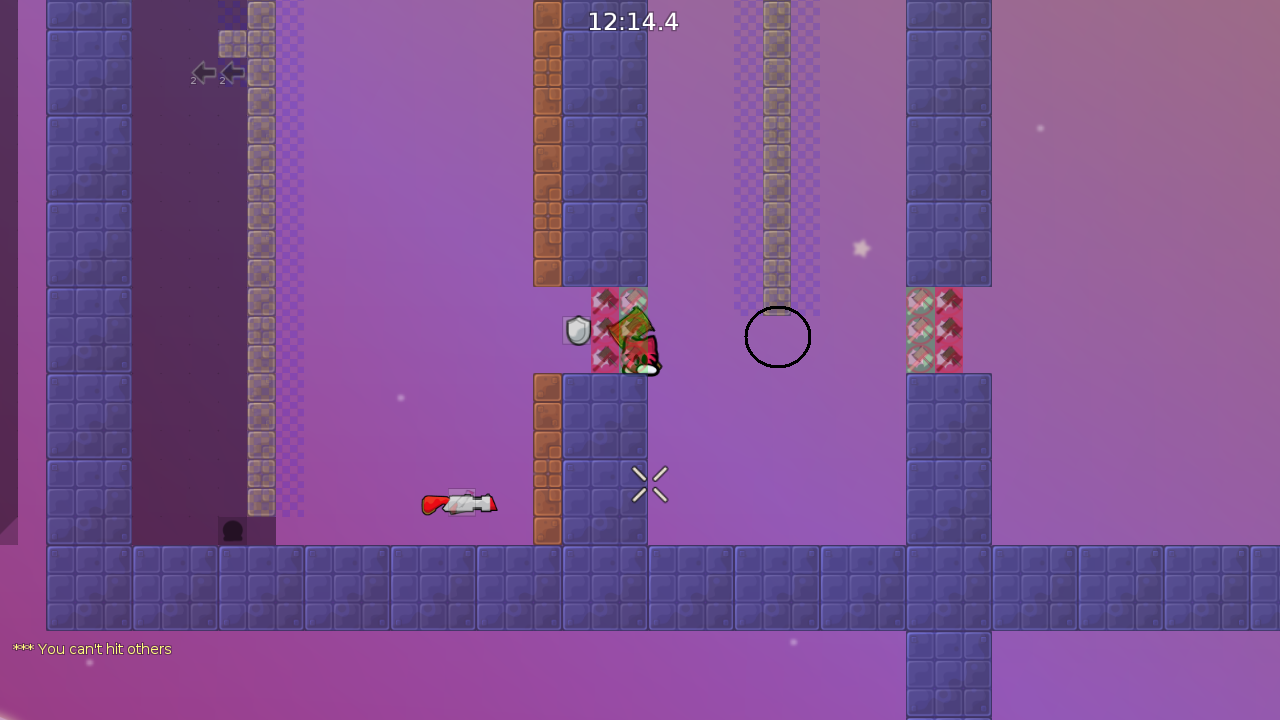Click the faded ghost block column beside the arrows
Image resolution: width=1280 pixels, height=720 pixels.
tap(261, 200)
